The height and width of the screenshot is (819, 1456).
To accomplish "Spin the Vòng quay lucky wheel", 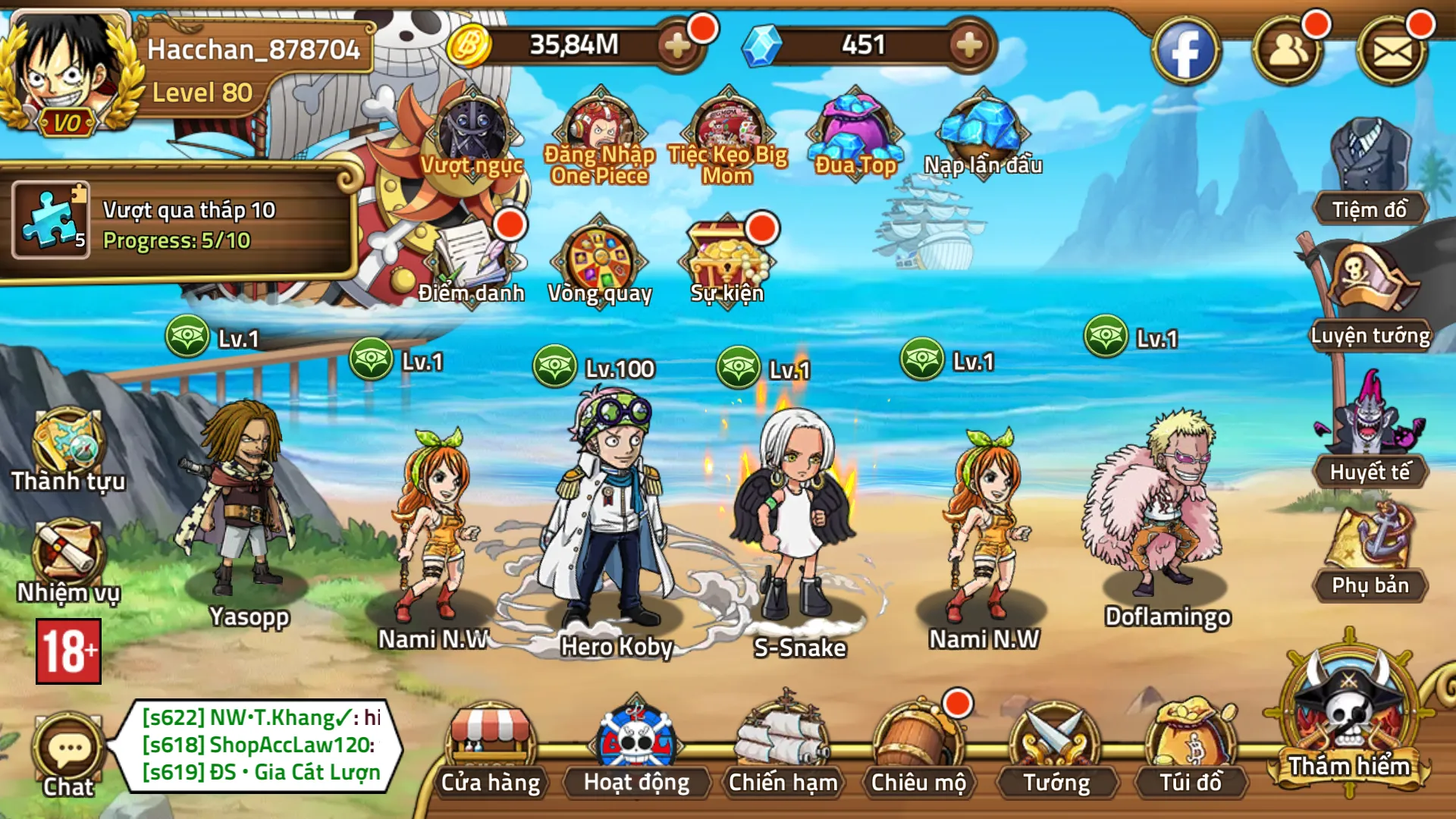I will point(603,258).
